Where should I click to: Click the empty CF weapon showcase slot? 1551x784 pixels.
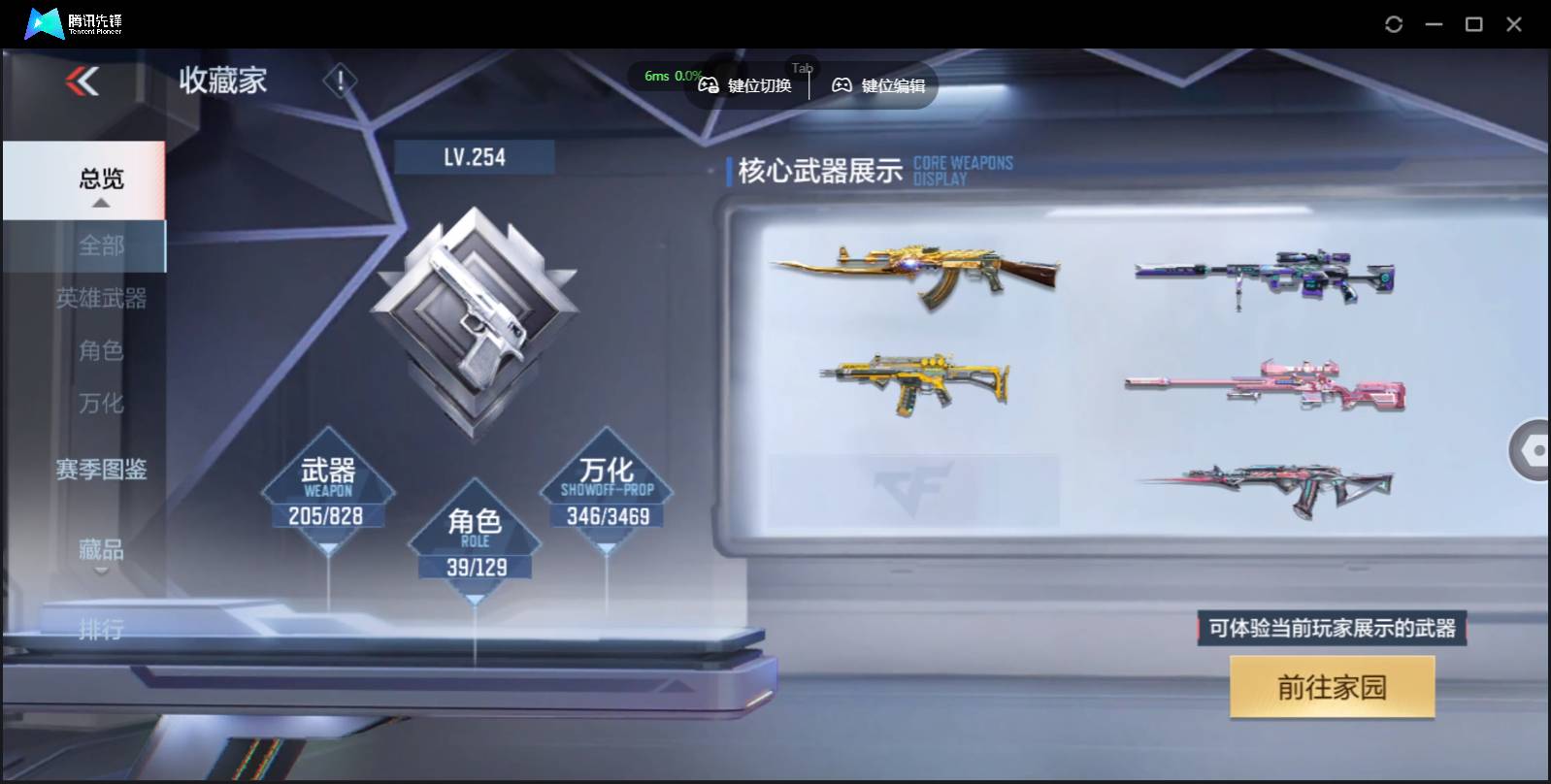(917, 490)
